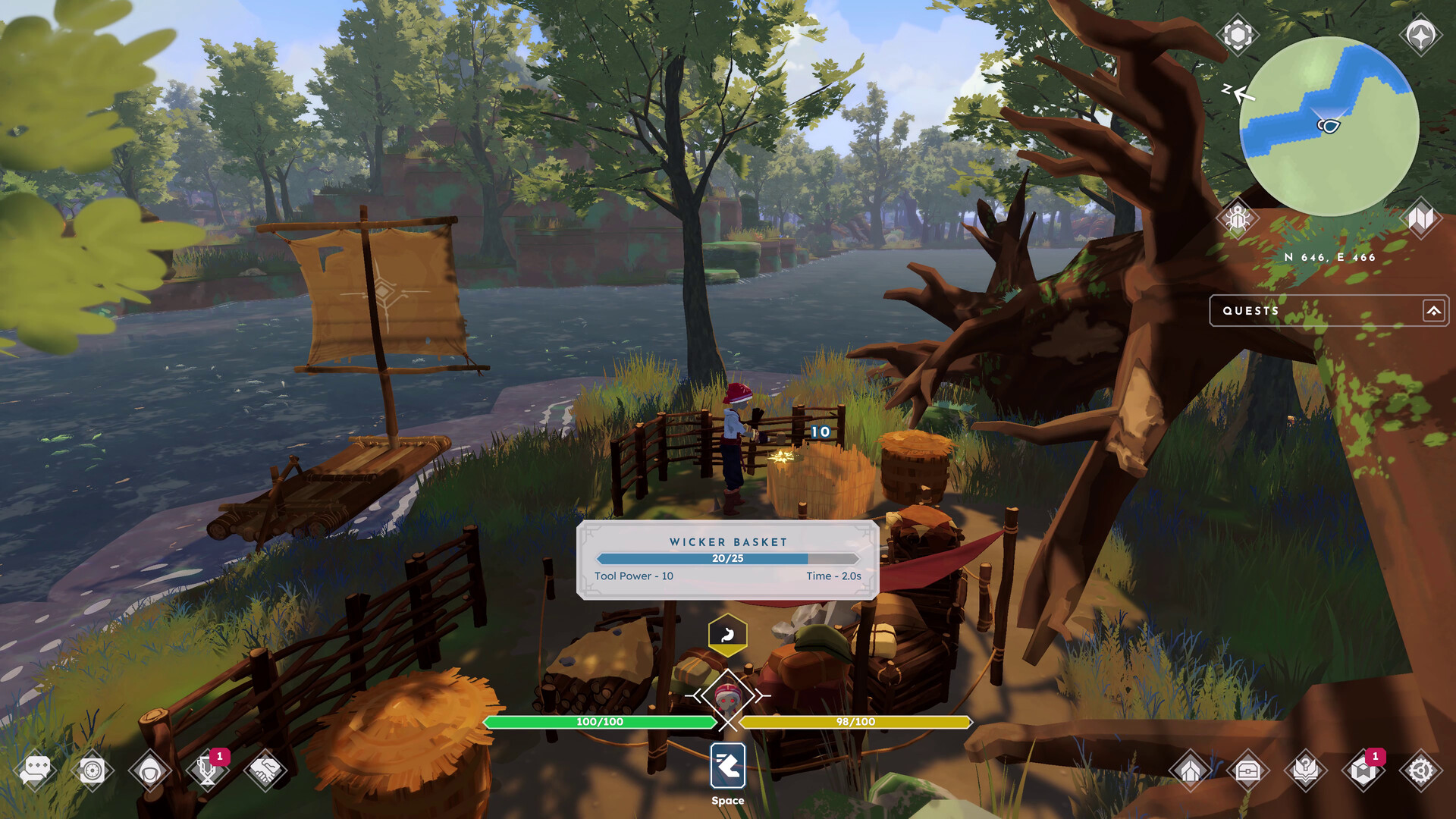
Task: Click the handshake icon
Action: (265, 771)
